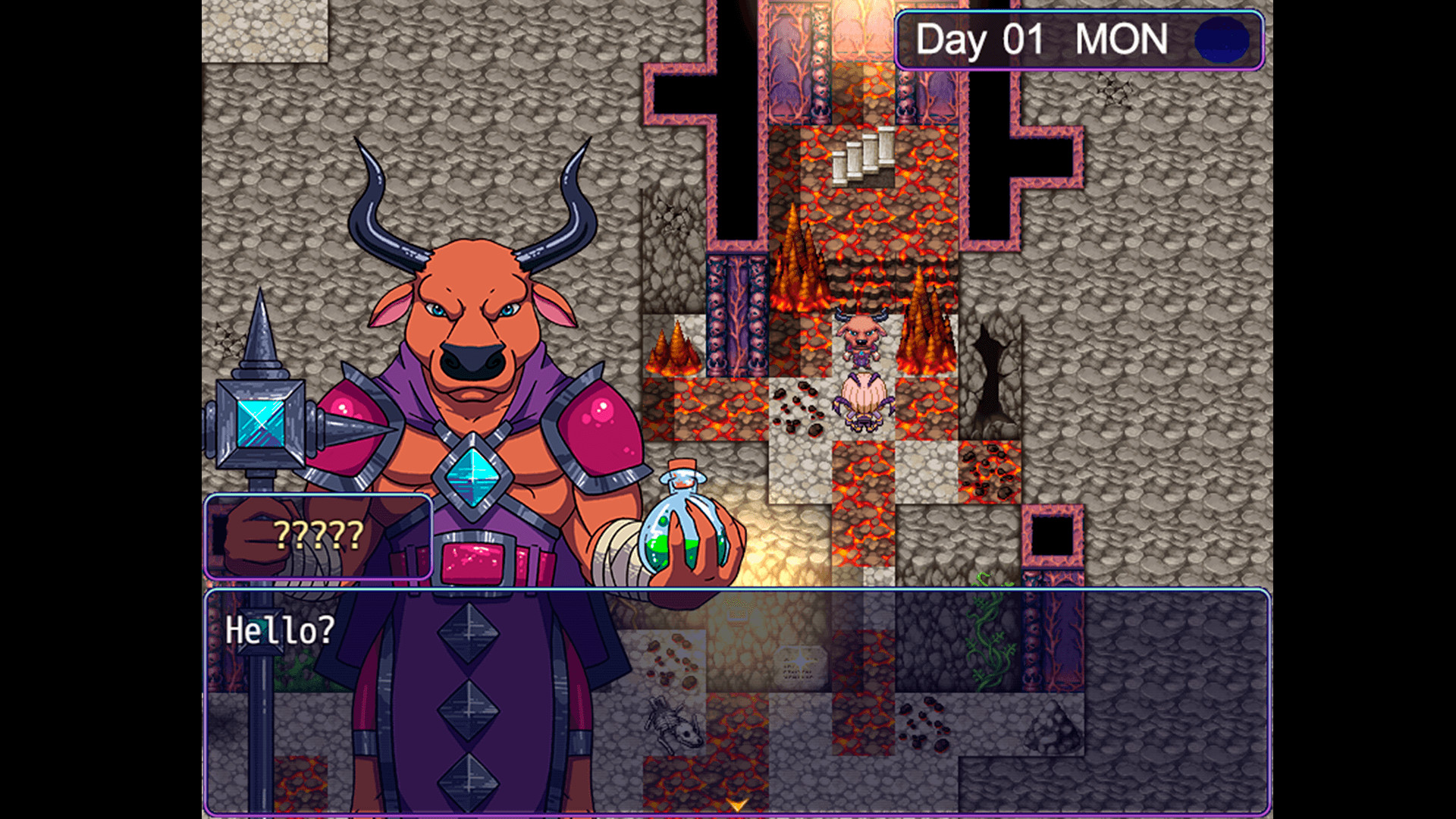
Task: Select the stairs tile at the top of the map
Action: coord(864,159)
